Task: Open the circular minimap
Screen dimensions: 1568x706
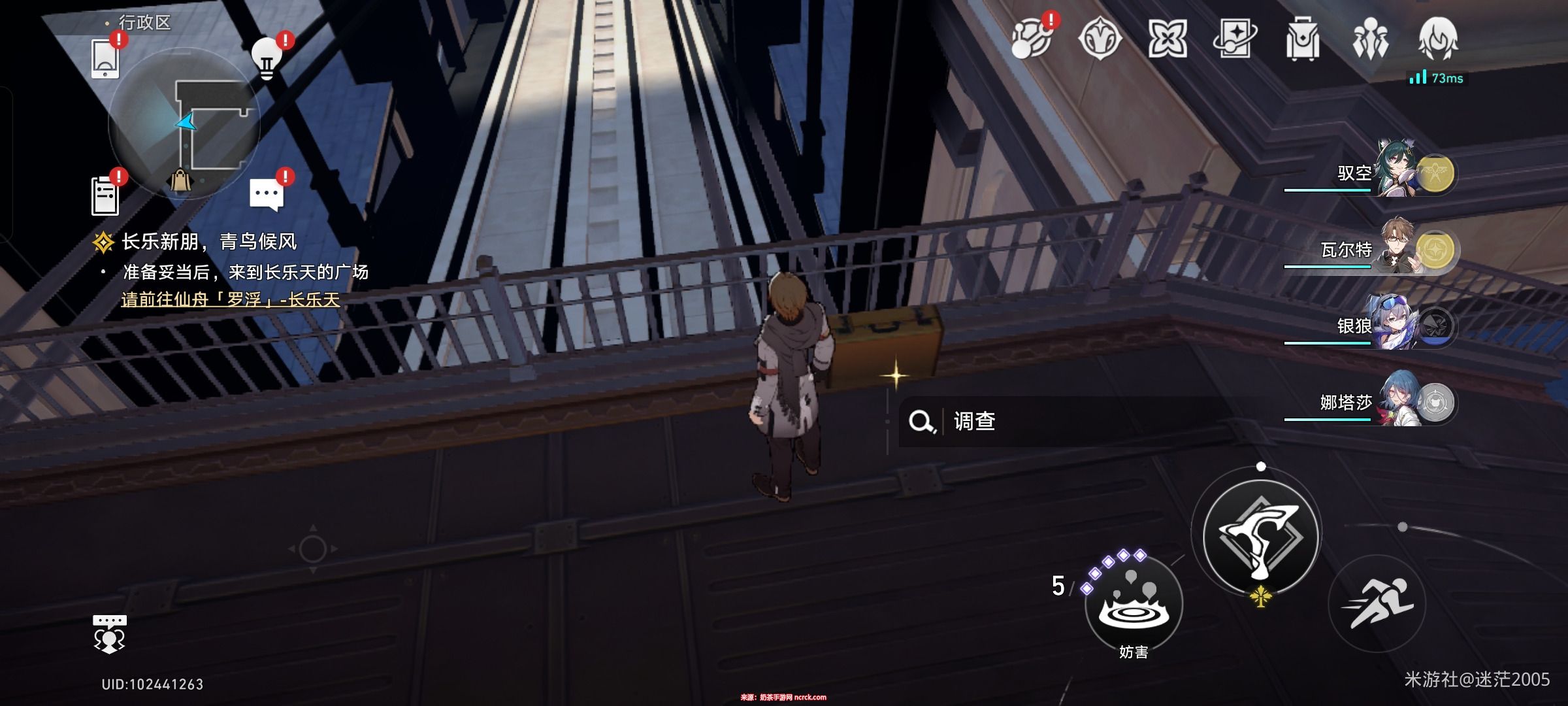Action: 184,124
